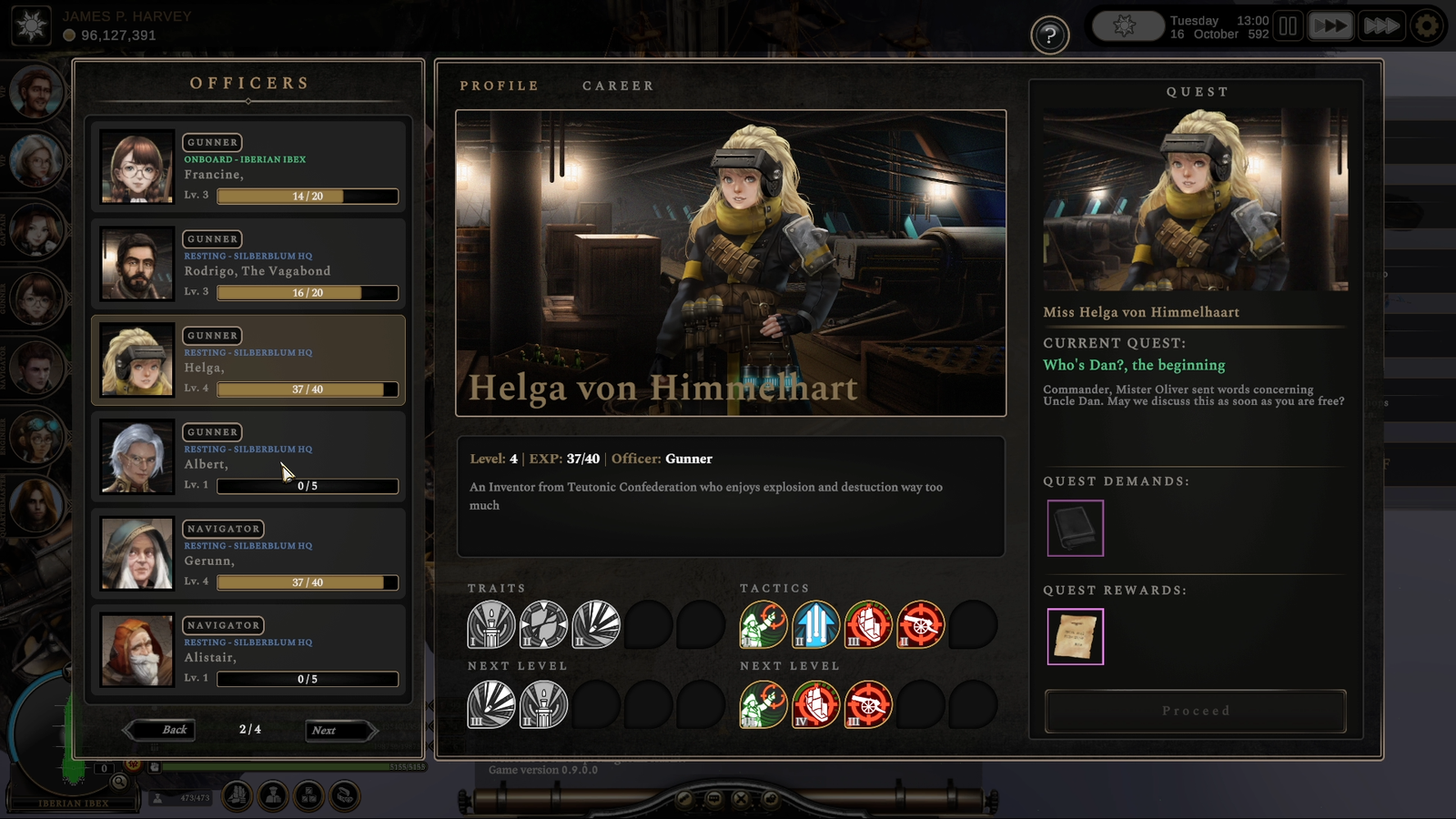Activate the fastest speed triple arrow

1380,26
